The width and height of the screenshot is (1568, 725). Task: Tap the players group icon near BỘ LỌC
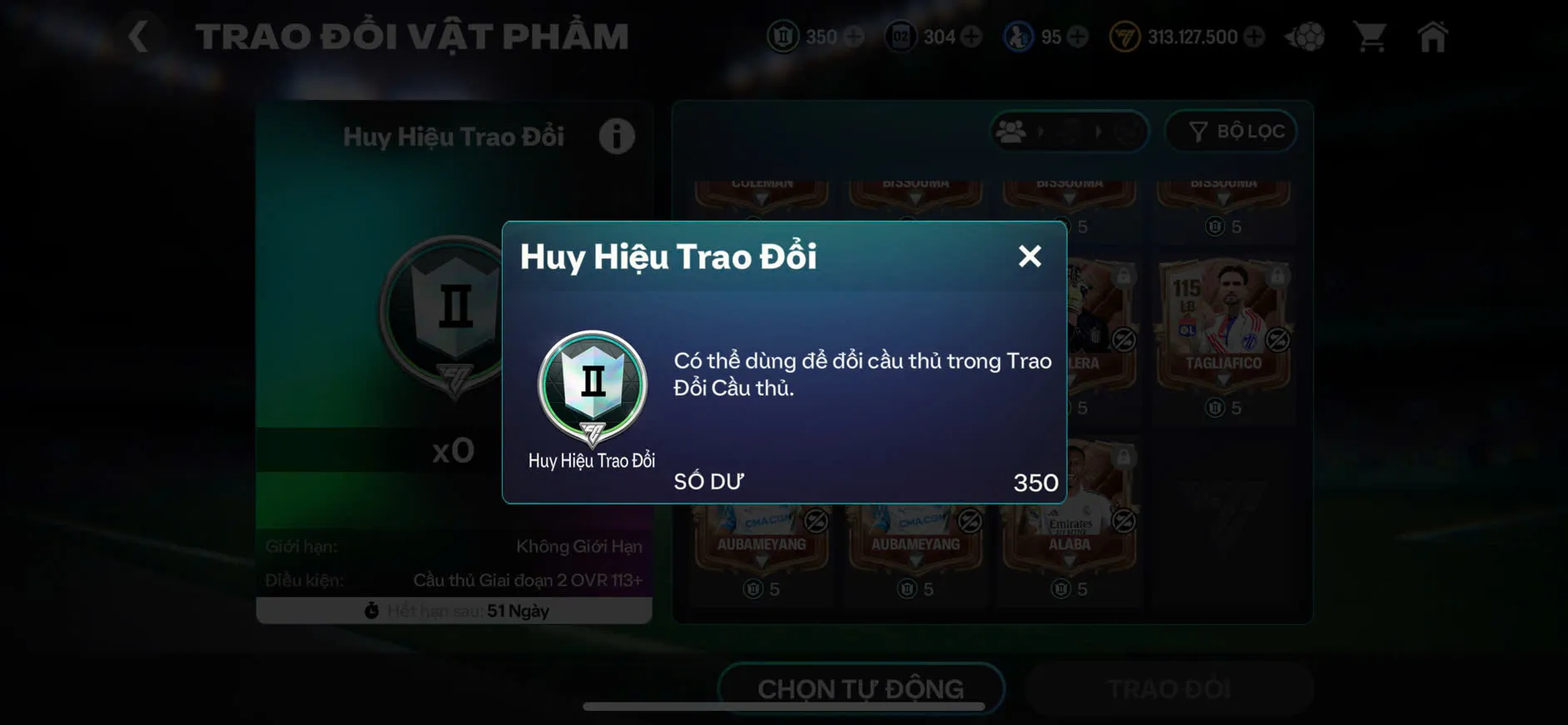pos(1012,131)
